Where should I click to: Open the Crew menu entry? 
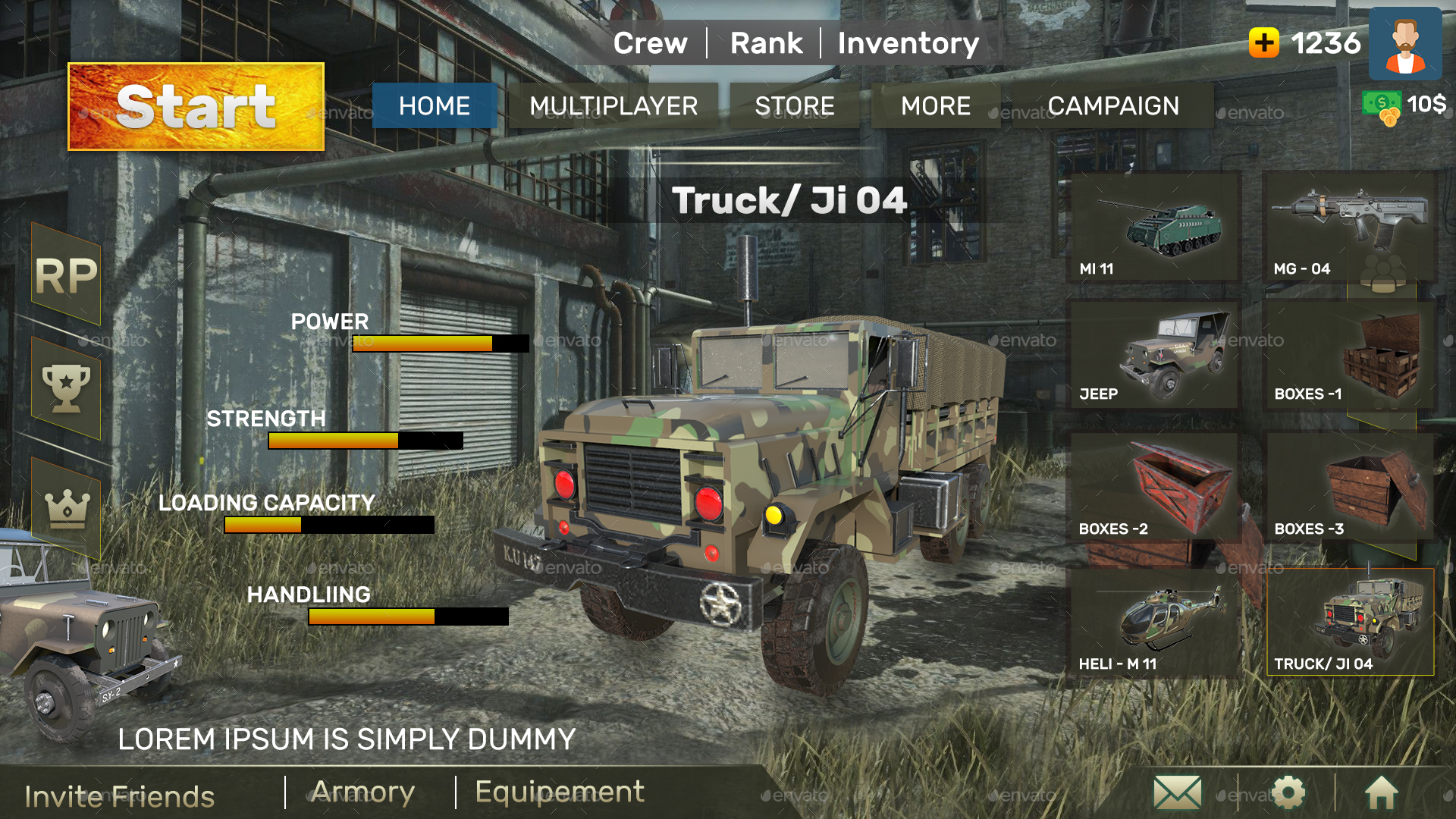click(x=651, y=43)
